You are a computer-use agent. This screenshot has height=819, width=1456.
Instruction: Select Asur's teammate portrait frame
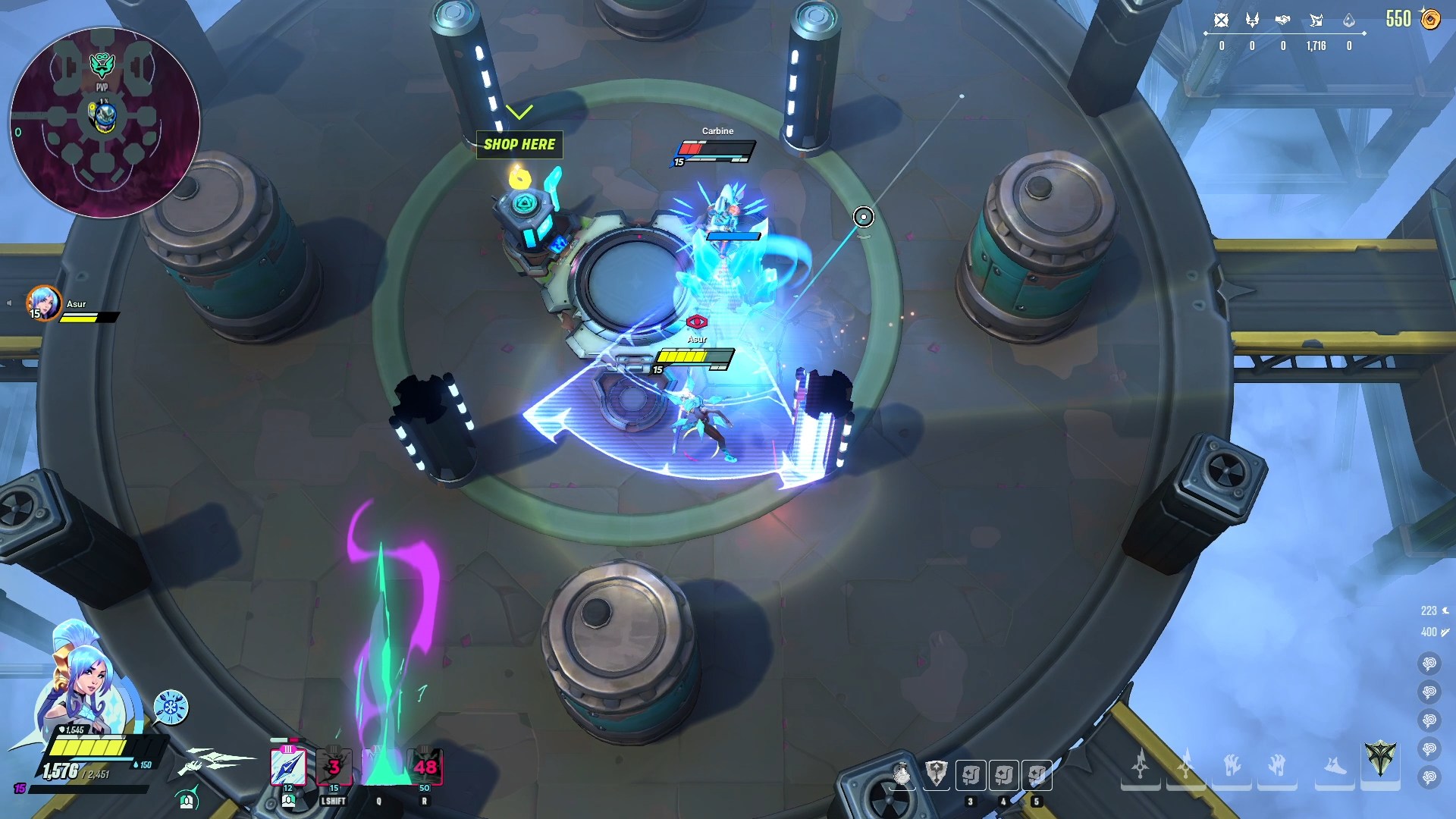43,303
